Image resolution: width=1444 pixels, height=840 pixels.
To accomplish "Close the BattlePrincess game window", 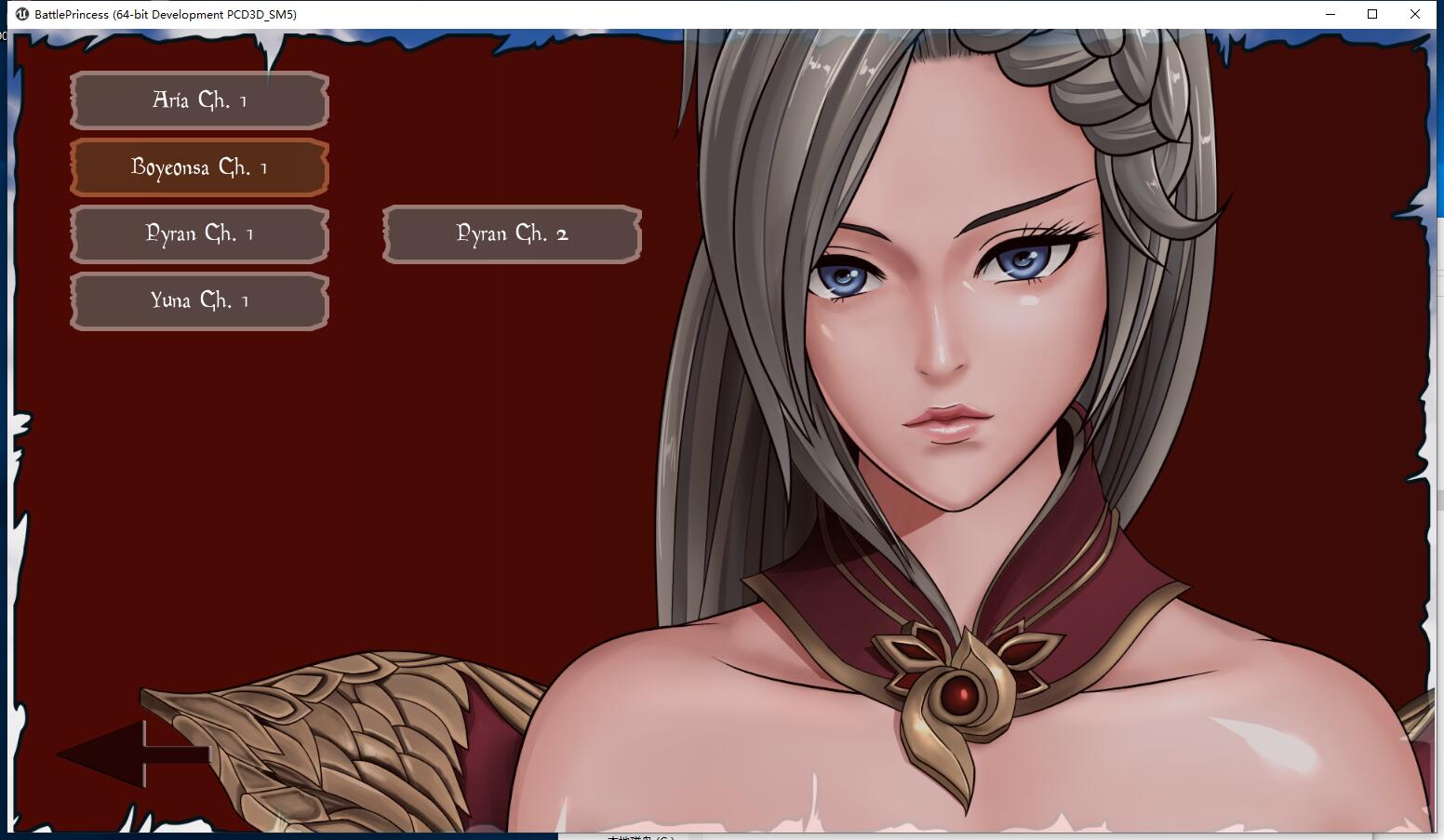I will point(1415,14).
